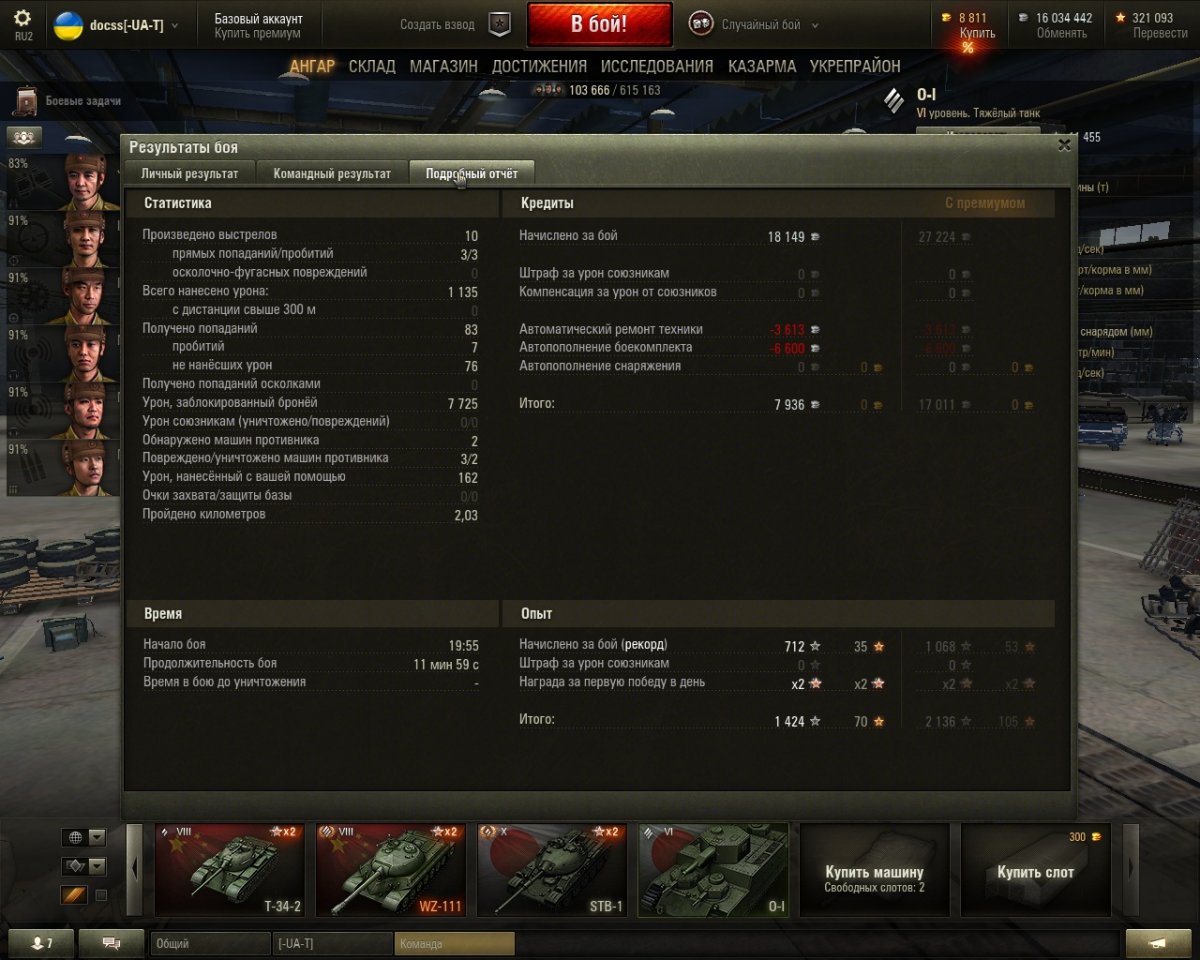Open the УКРЕПРАЙОН section

855,67
